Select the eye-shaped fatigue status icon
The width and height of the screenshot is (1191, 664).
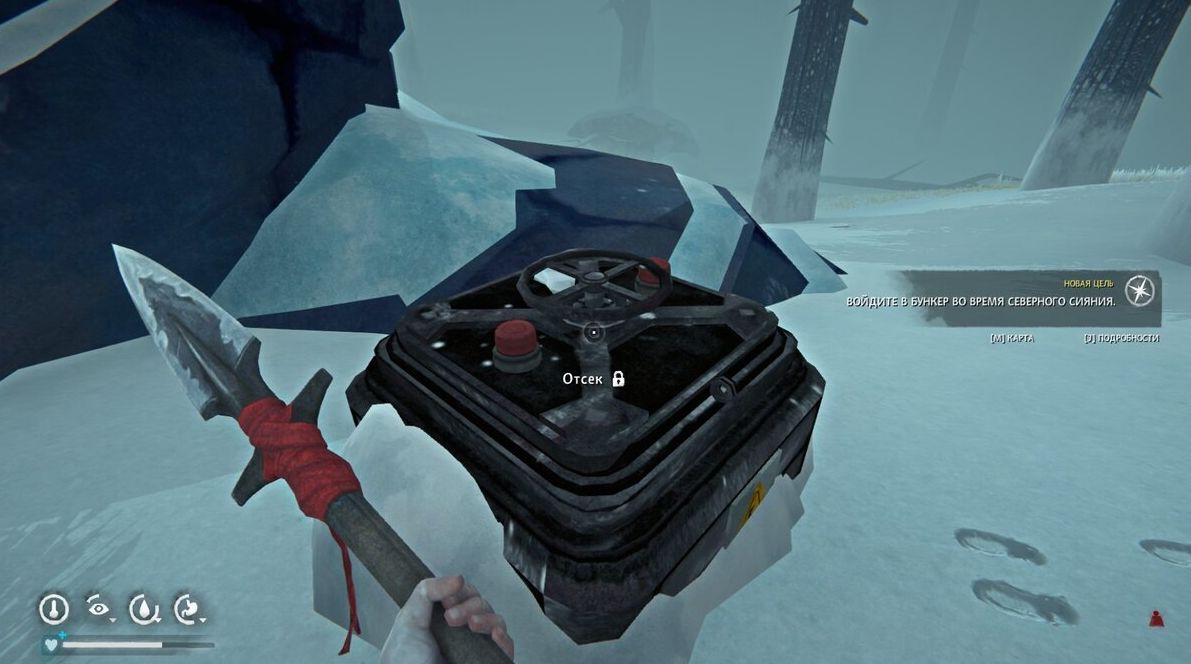click(98, 607)
